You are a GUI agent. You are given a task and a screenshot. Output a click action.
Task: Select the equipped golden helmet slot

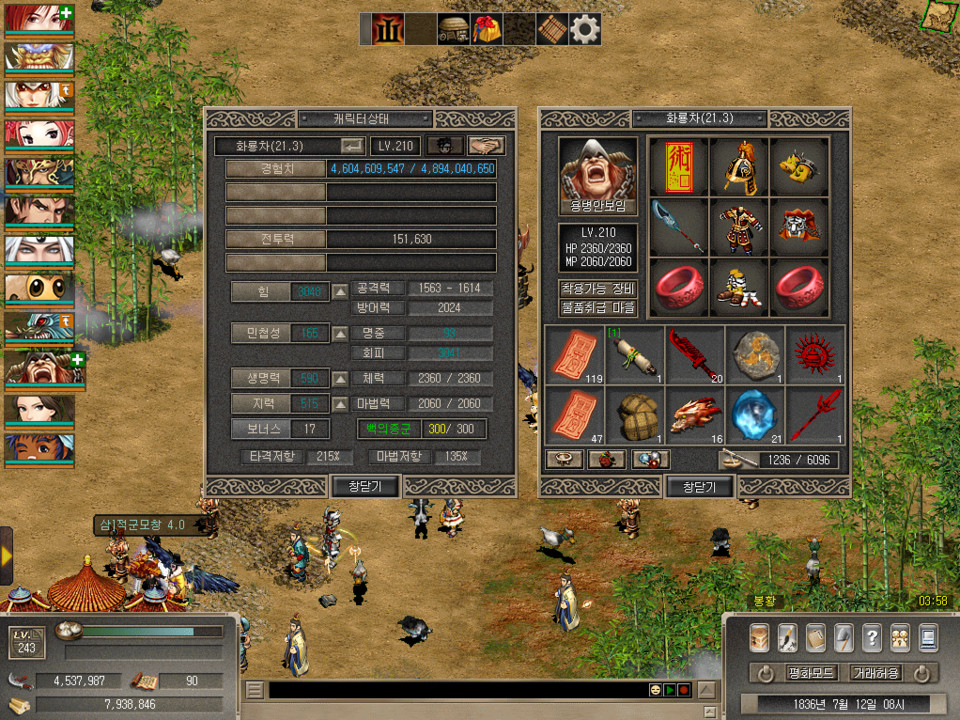pos(739,166)
